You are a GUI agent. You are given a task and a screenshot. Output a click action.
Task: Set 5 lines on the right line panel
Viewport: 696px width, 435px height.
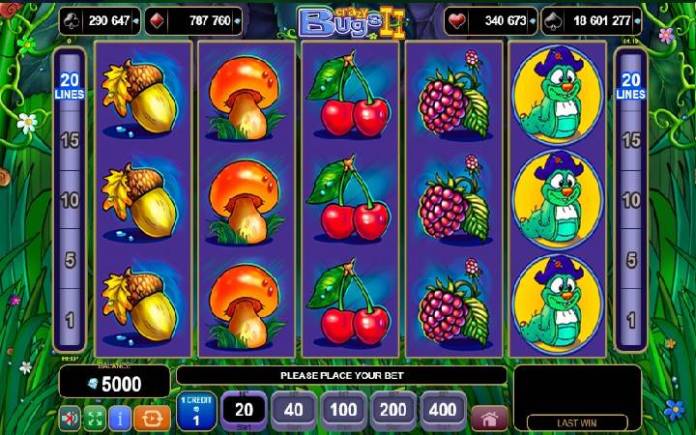coord(630,261)
